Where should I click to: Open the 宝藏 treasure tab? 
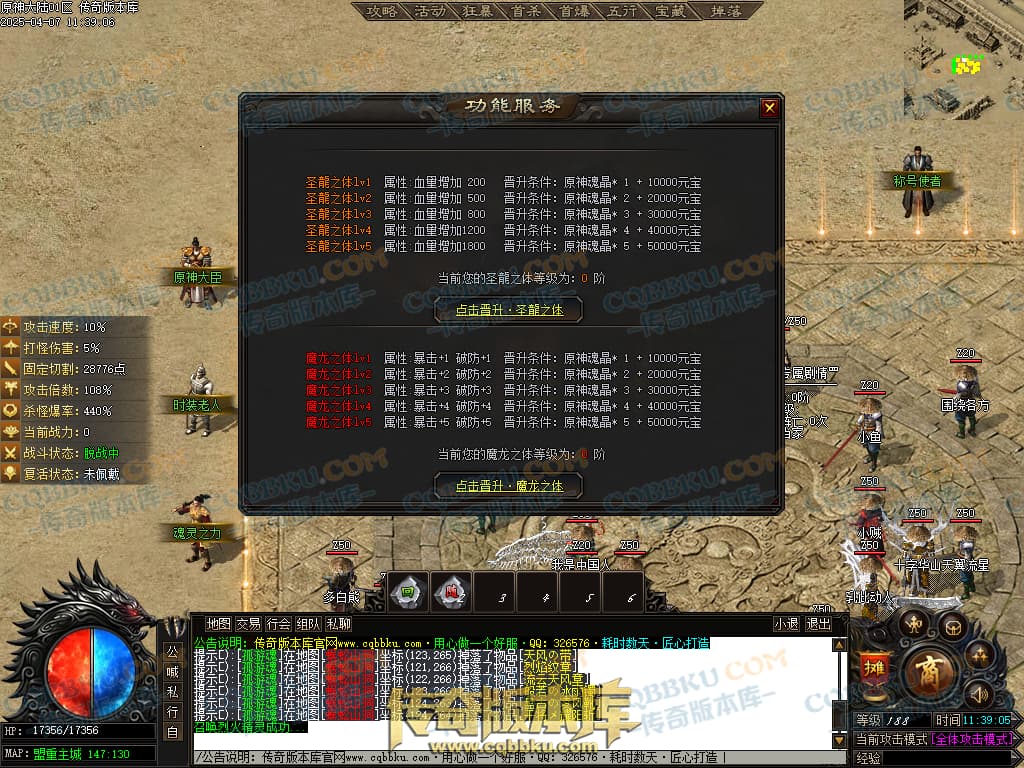670,12
